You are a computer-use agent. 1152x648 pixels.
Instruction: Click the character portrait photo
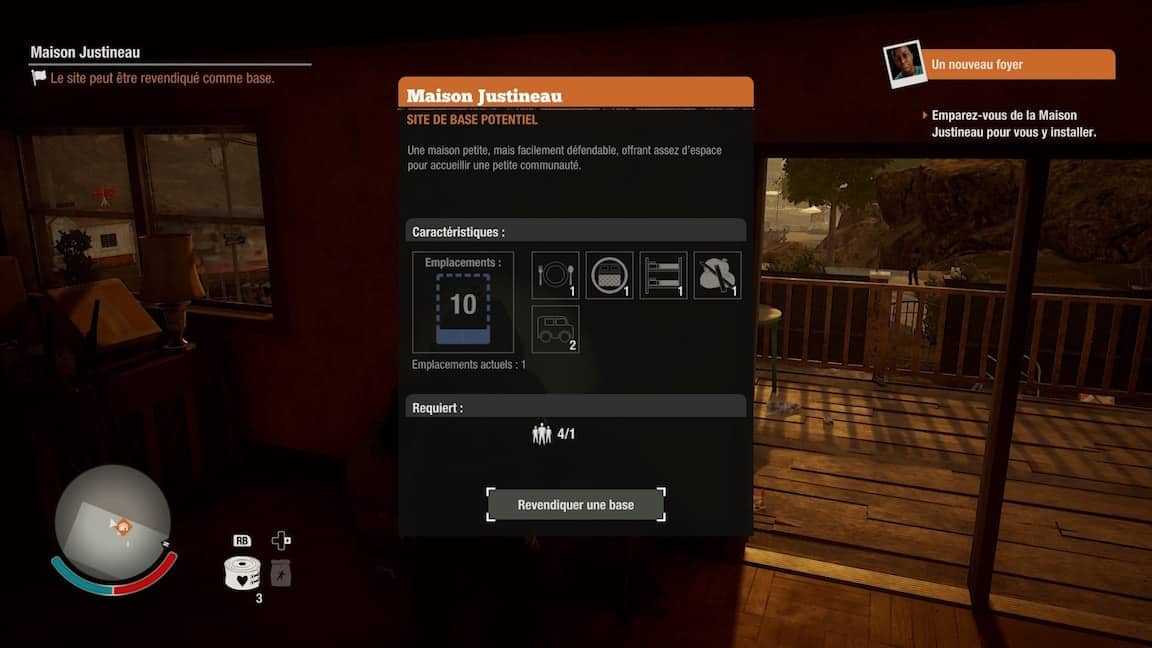click(x=903, y=65)
